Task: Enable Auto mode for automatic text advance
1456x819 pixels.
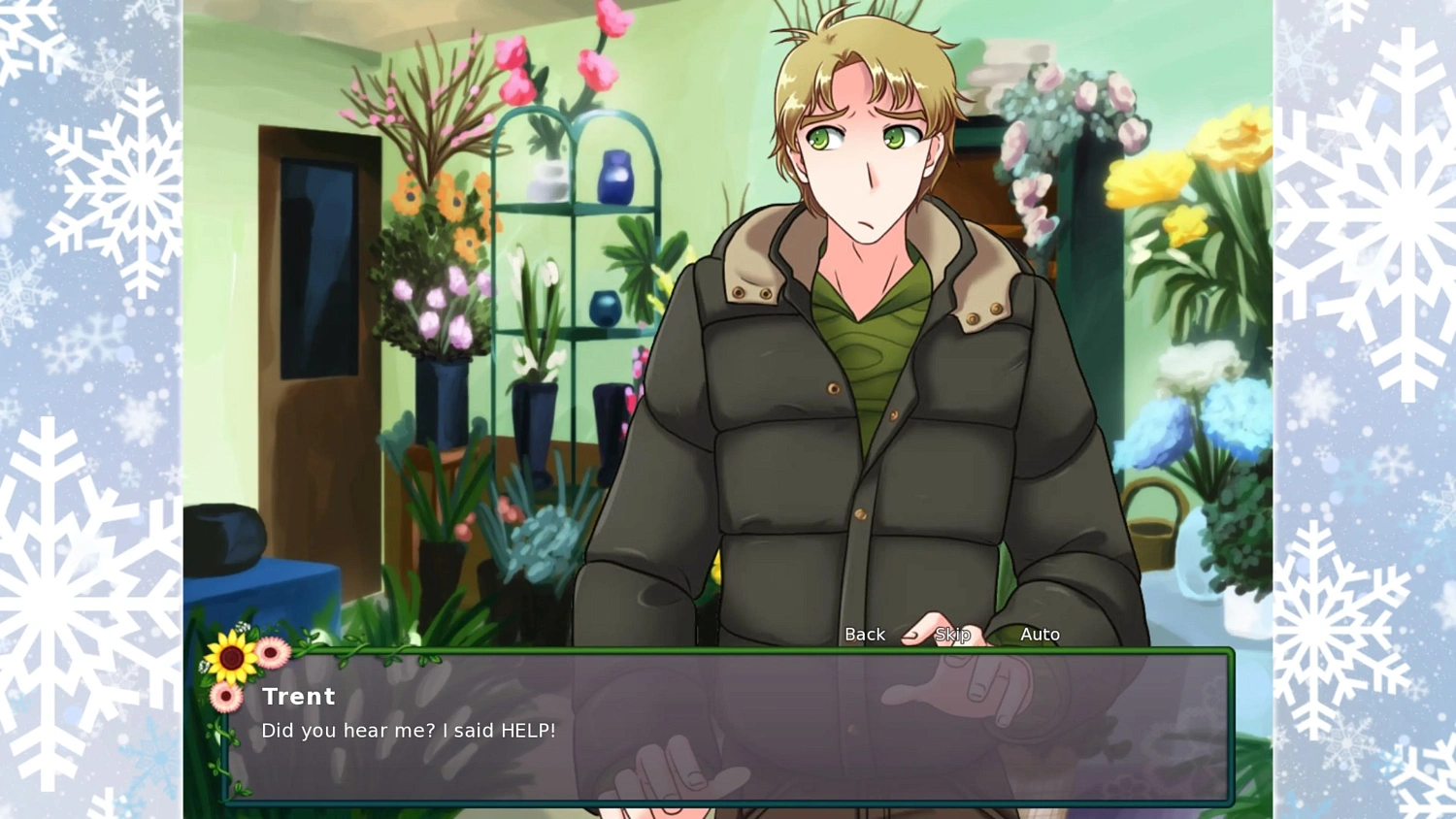Action: point(1041,634)
